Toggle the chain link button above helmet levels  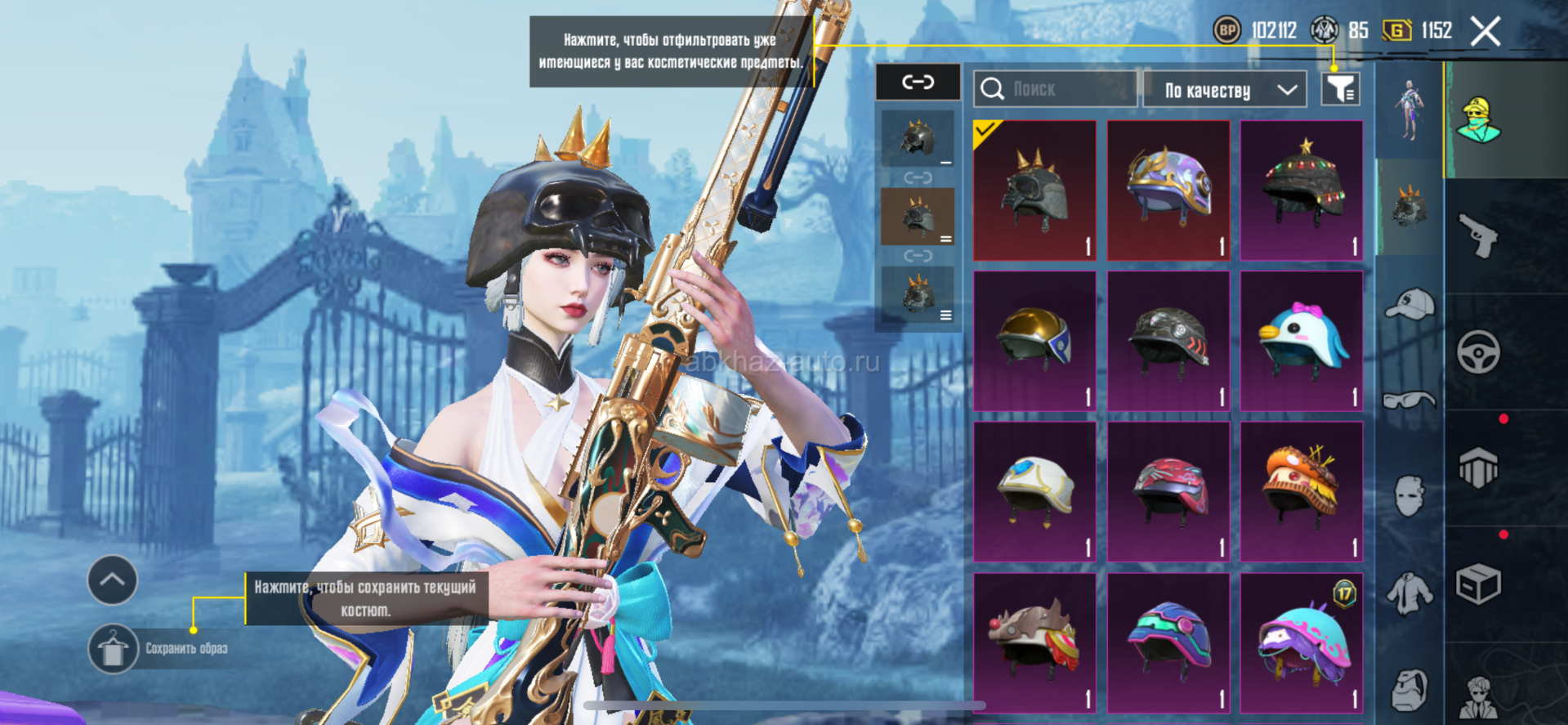click(918, 82)
